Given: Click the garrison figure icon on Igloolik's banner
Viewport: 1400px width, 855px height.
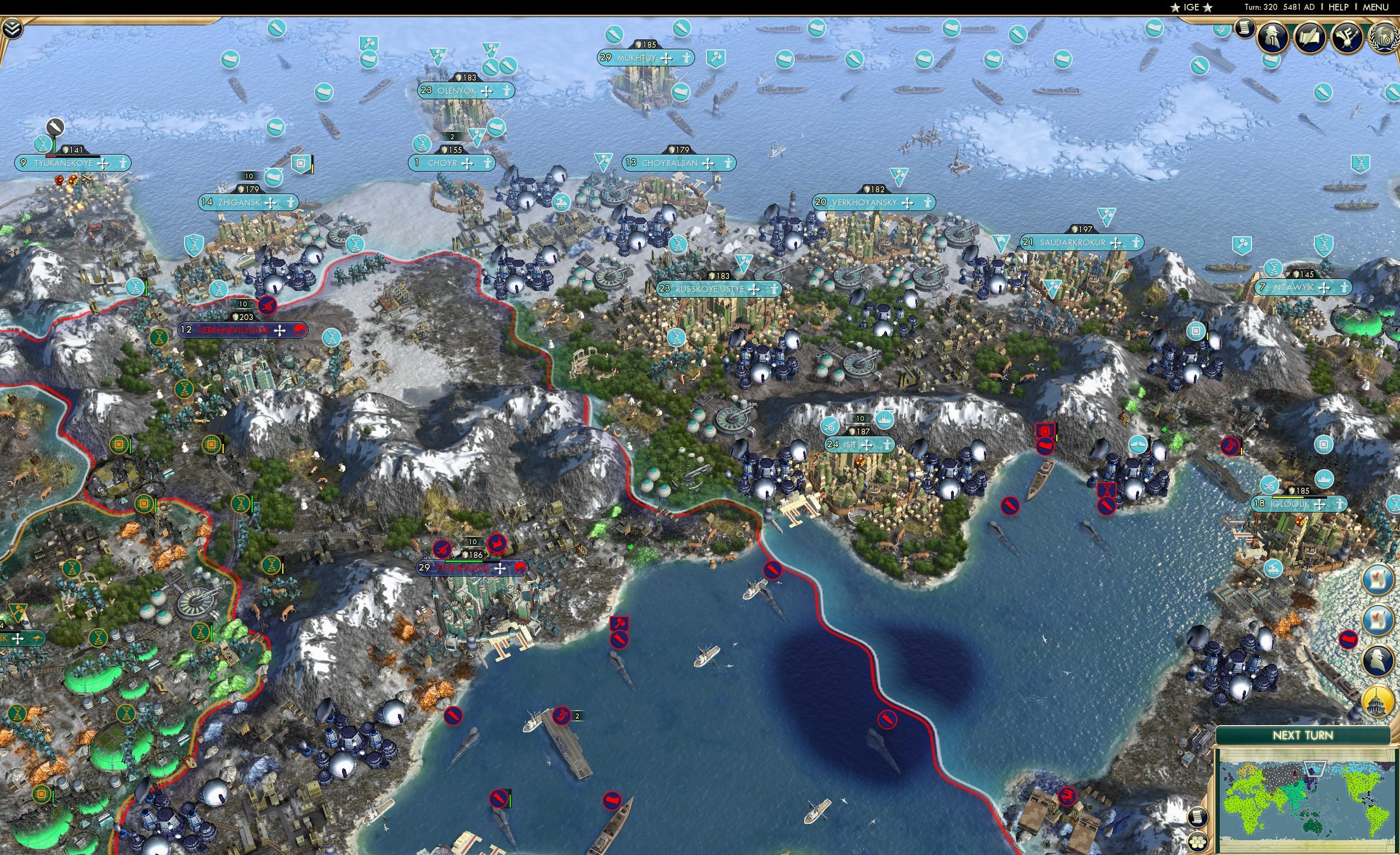Looking at the screenshot, I should tap(1341, 503).
